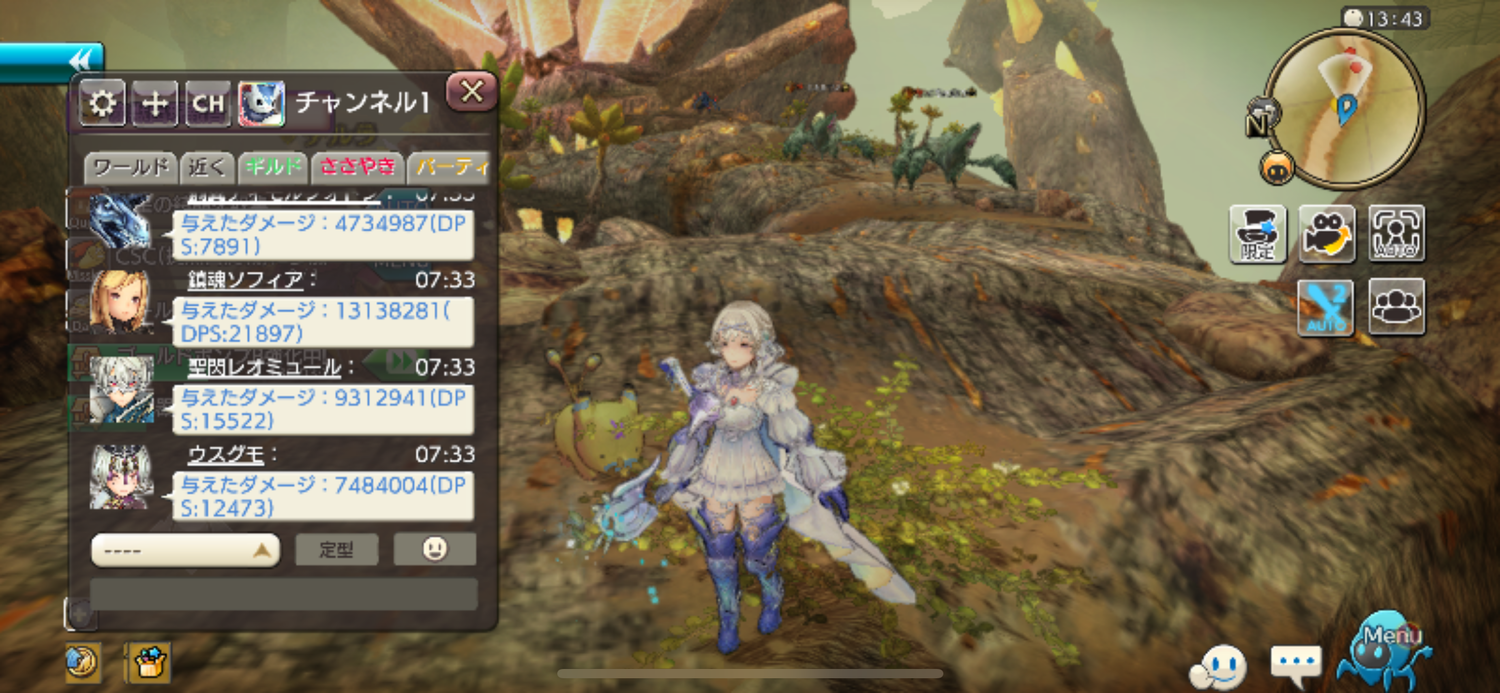Open the circular minimap
This screenshot has height=693, width=1500.
[x=1344, y=107]
